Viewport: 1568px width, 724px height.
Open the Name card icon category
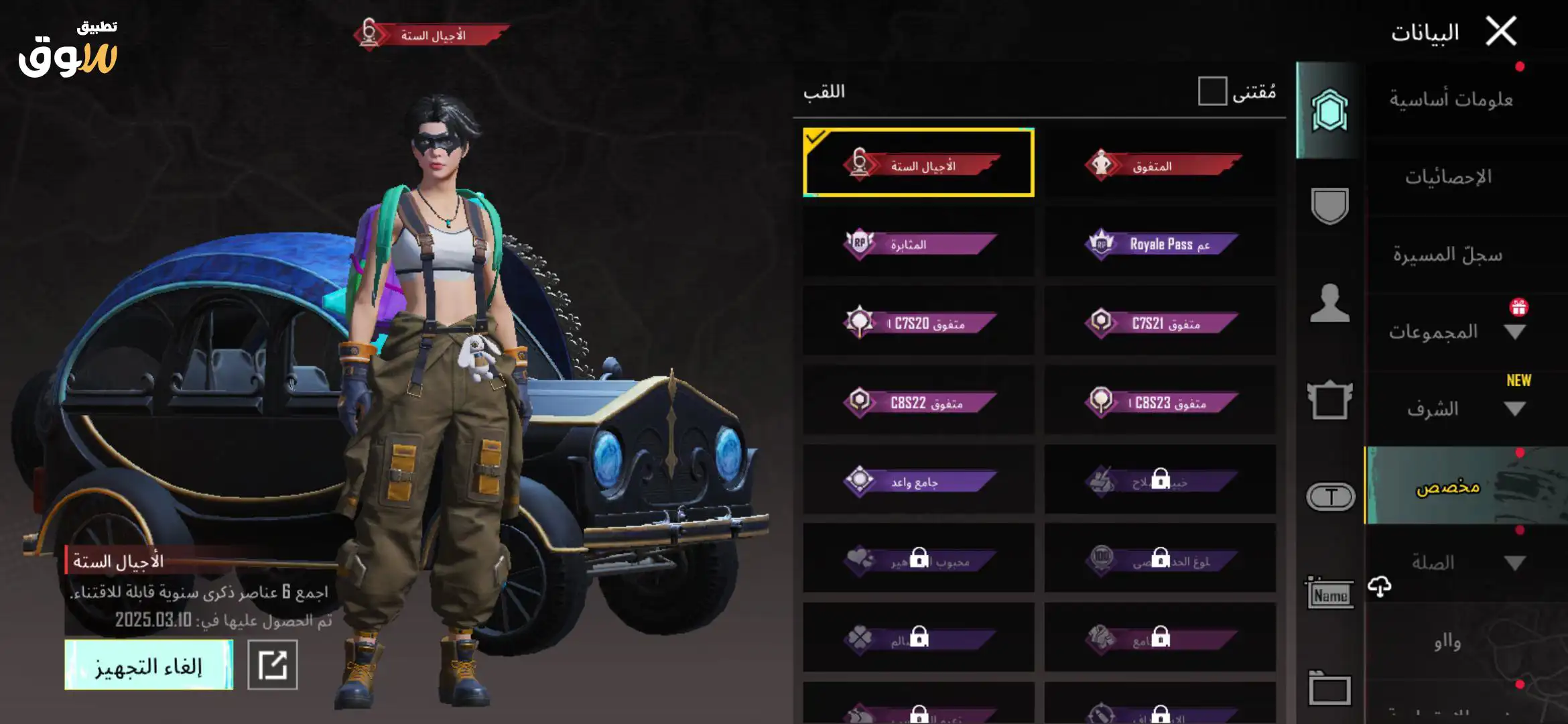pos(1329,593)
